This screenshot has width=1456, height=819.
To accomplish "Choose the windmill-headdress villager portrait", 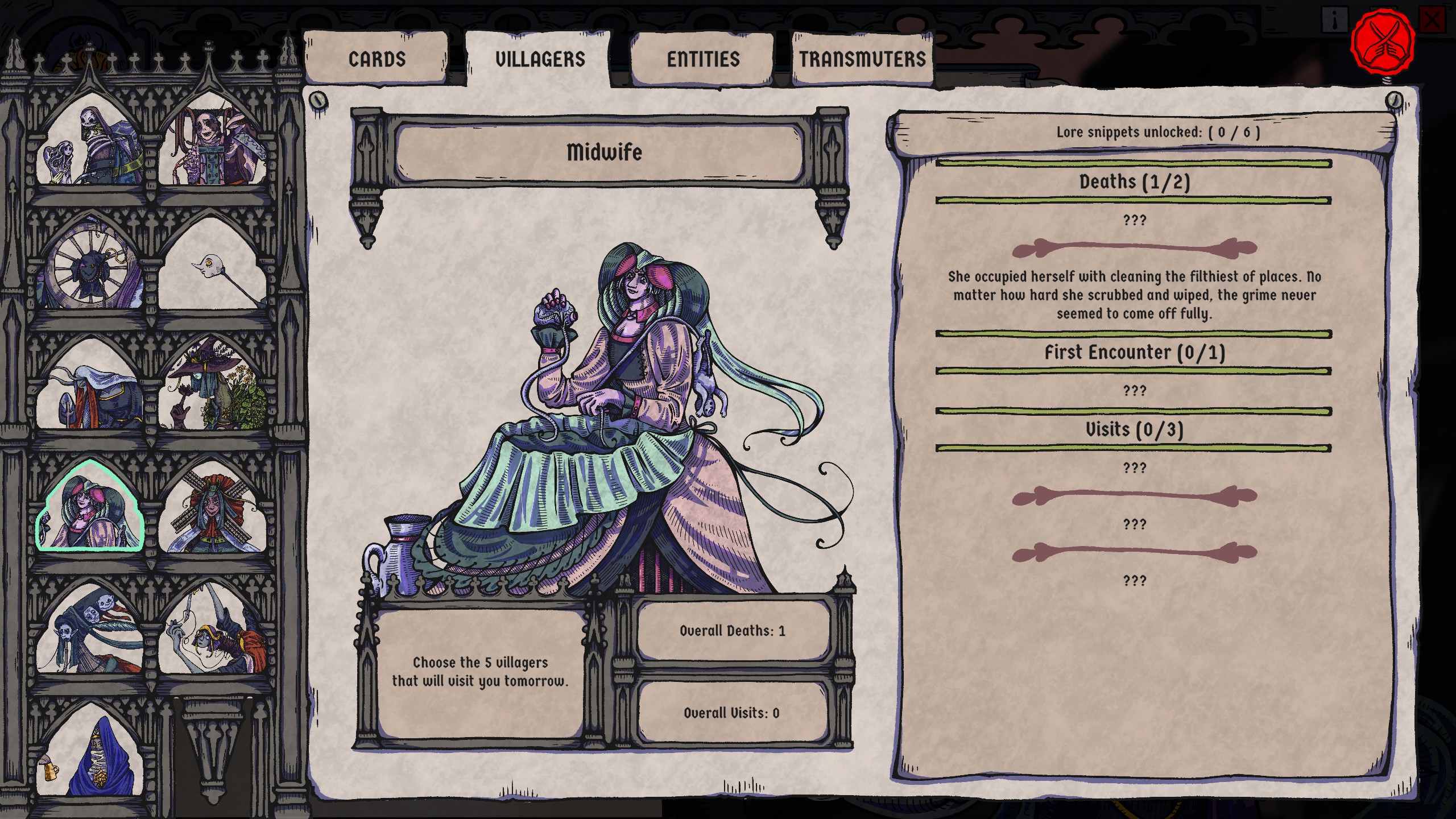I will [214, 512].
